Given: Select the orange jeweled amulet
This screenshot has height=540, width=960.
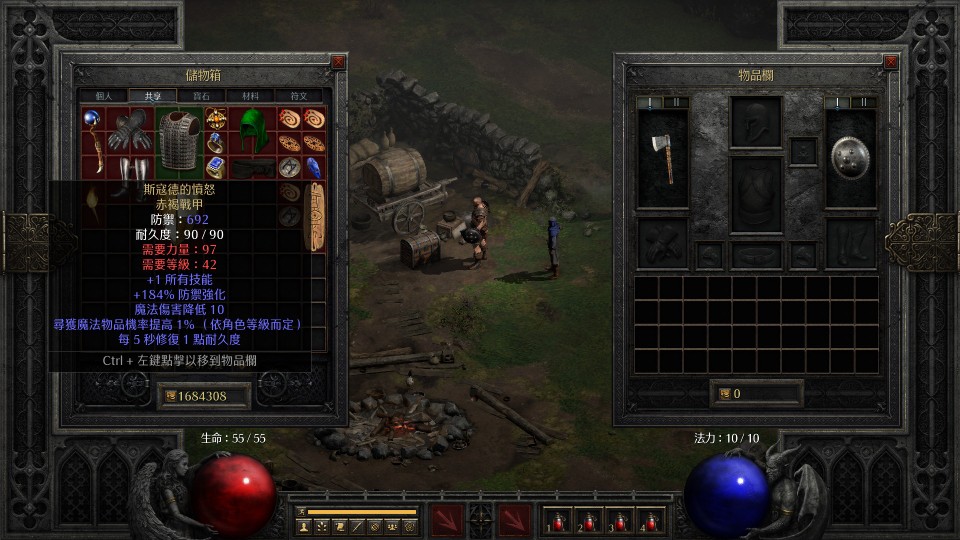Looking at the screenshot, I should [215, 119].
